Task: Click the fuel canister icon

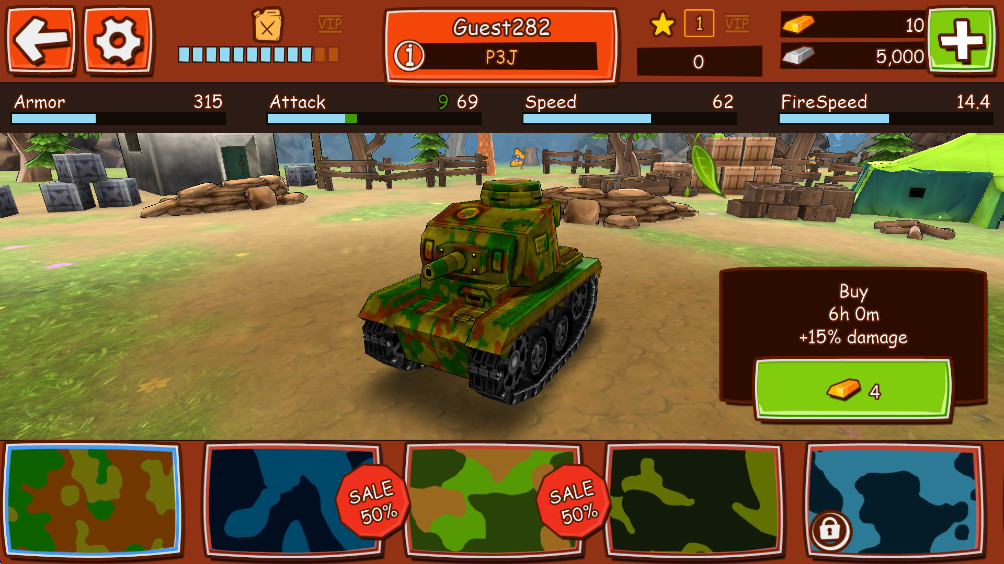Action: [x=267, y=24]
